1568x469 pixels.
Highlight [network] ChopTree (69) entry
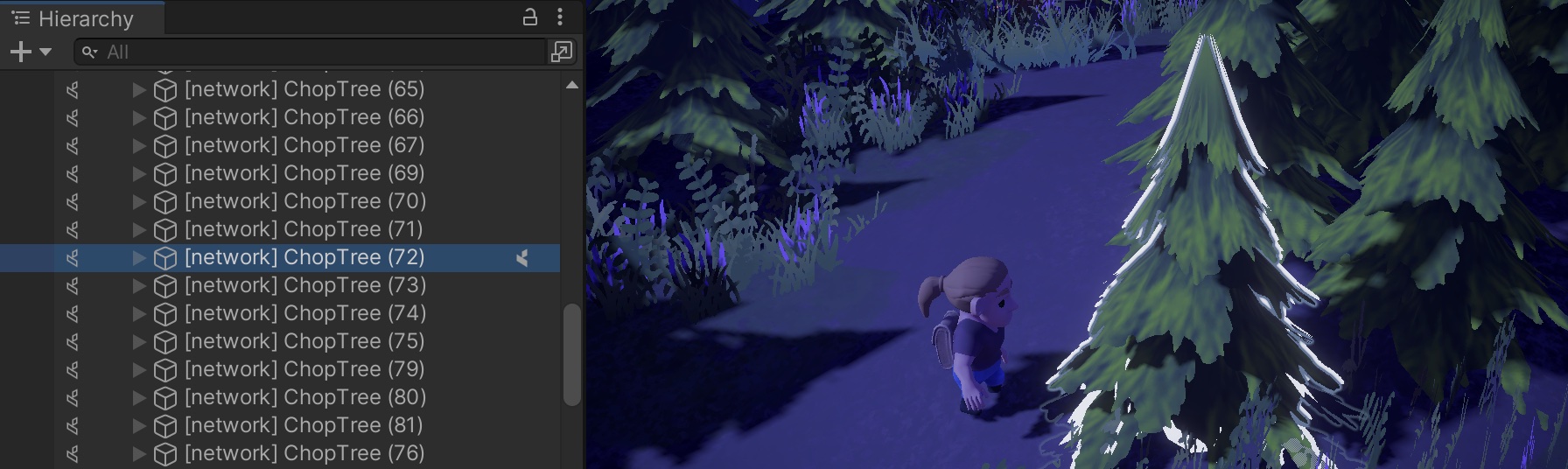click(304, 173)
